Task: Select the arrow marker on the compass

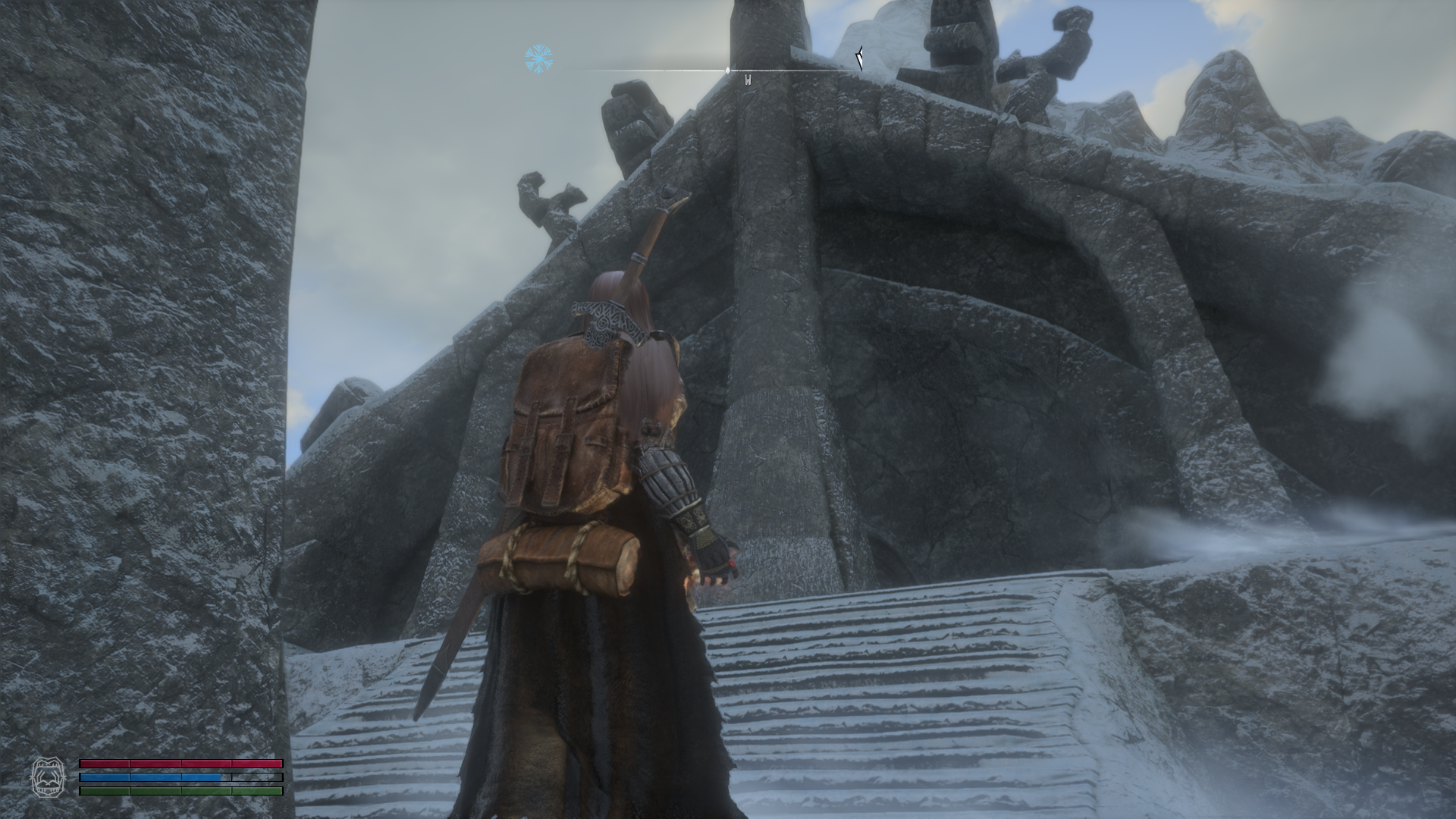Action: coord(859,58)
